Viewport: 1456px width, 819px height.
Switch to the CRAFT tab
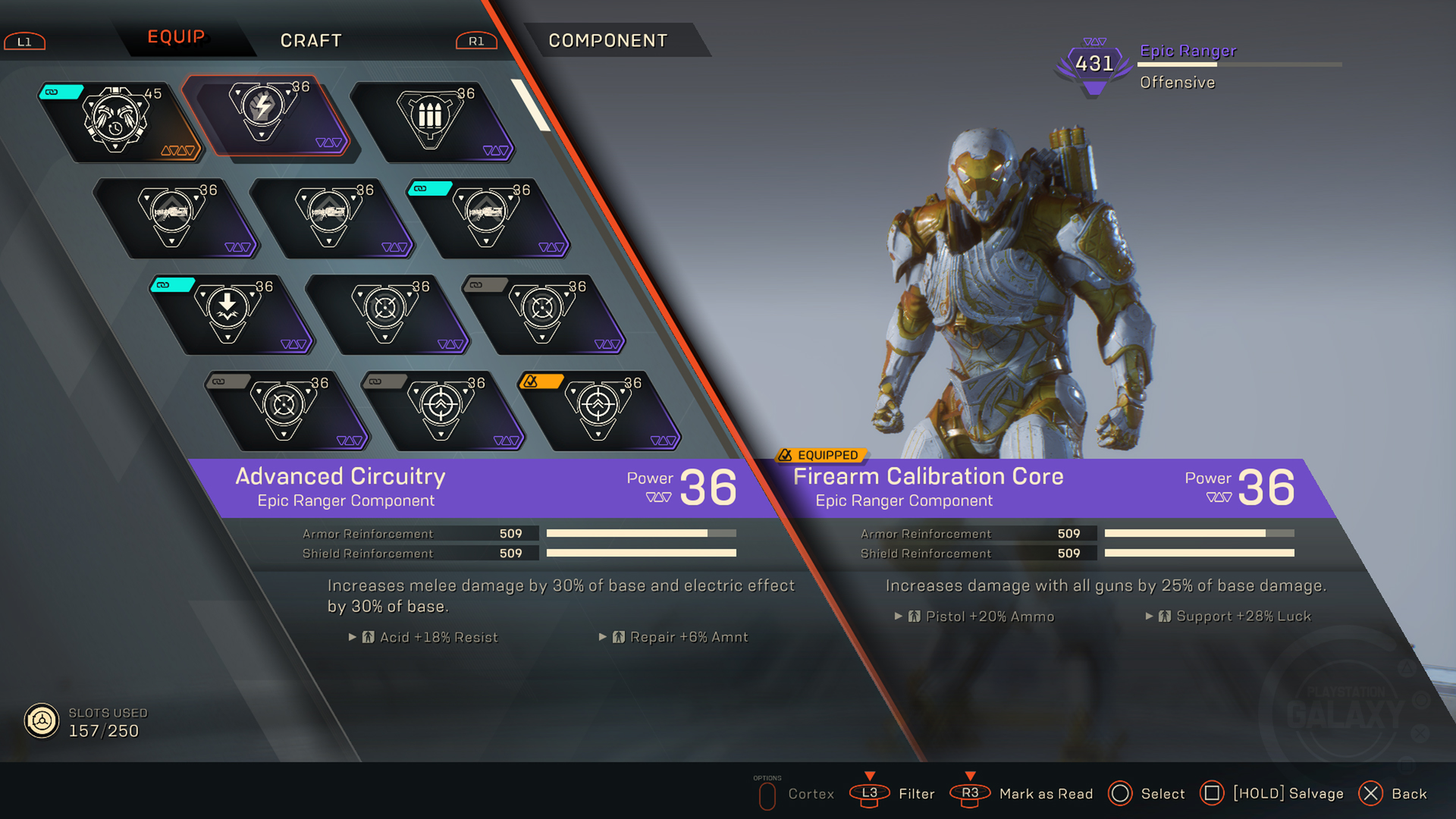[311, 40]
